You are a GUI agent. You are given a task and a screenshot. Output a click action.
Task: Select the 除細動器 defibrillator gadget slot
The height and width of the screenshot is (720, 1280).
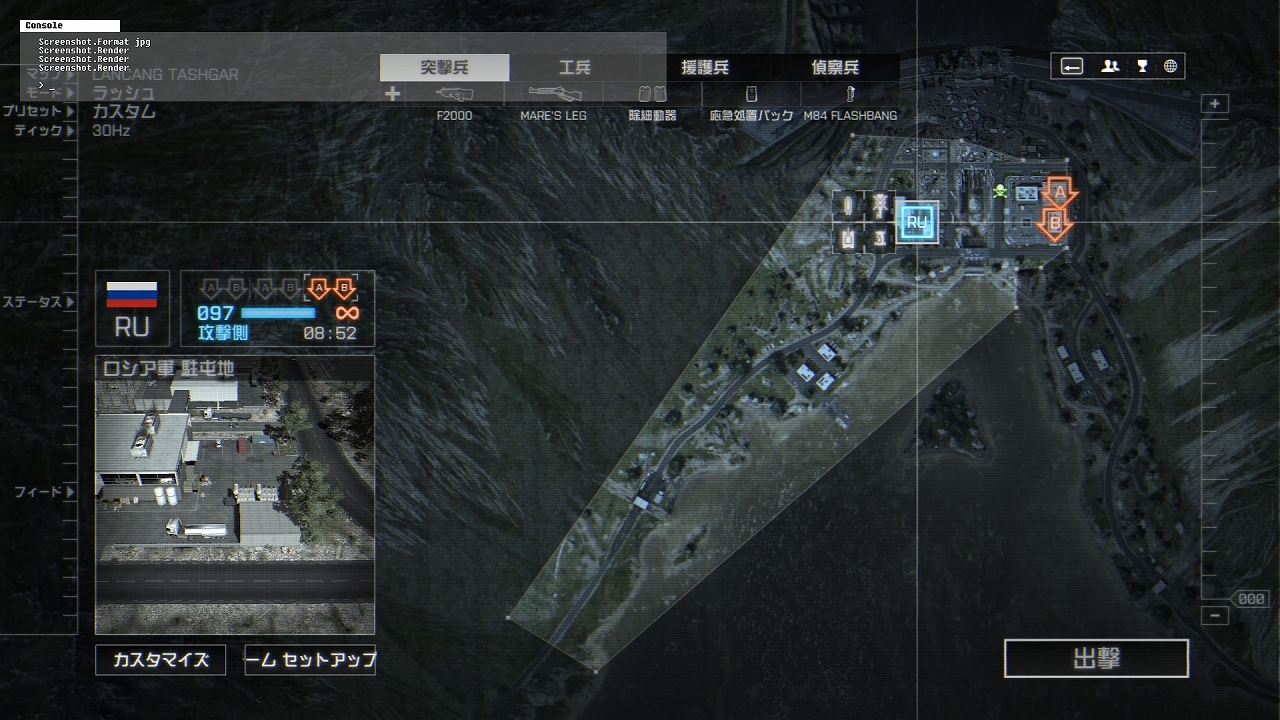pos(652,95)
